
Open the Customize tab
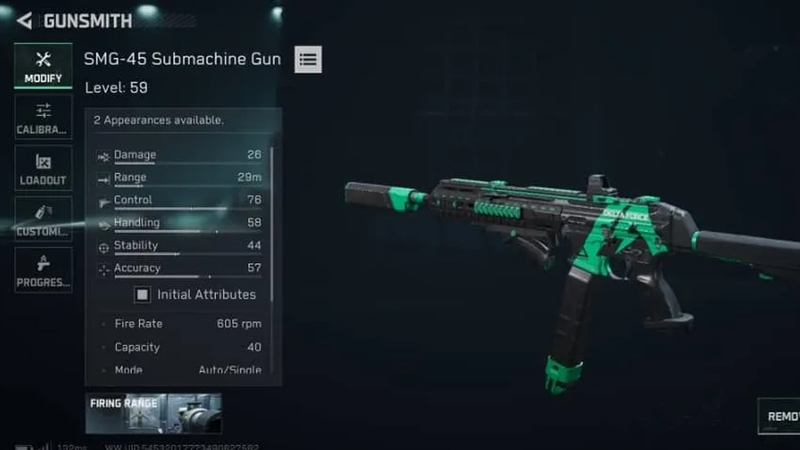[43, 219]
